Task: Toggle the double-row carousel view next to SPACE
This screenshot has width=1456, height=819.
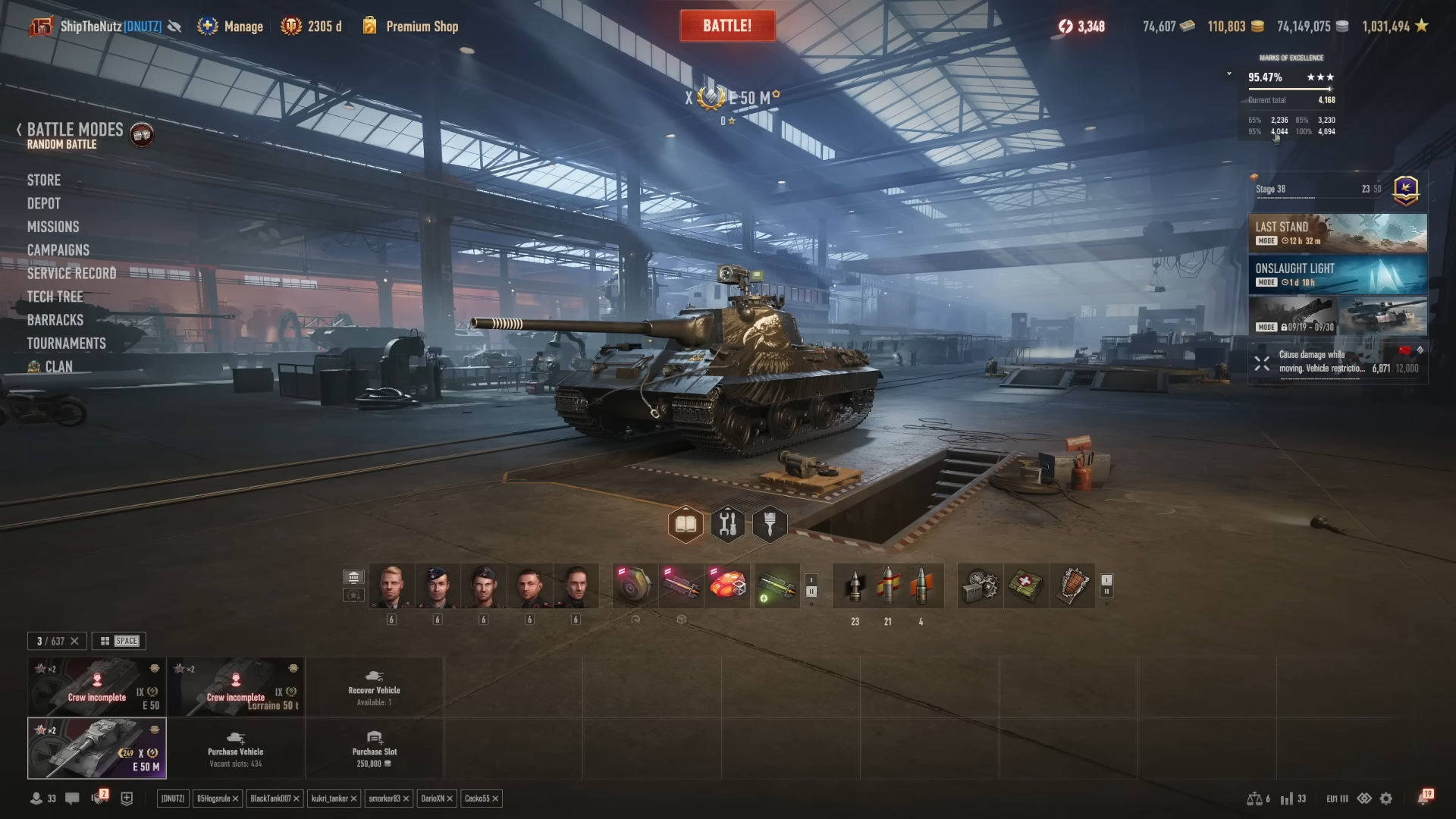Action: tap(105, 641)
